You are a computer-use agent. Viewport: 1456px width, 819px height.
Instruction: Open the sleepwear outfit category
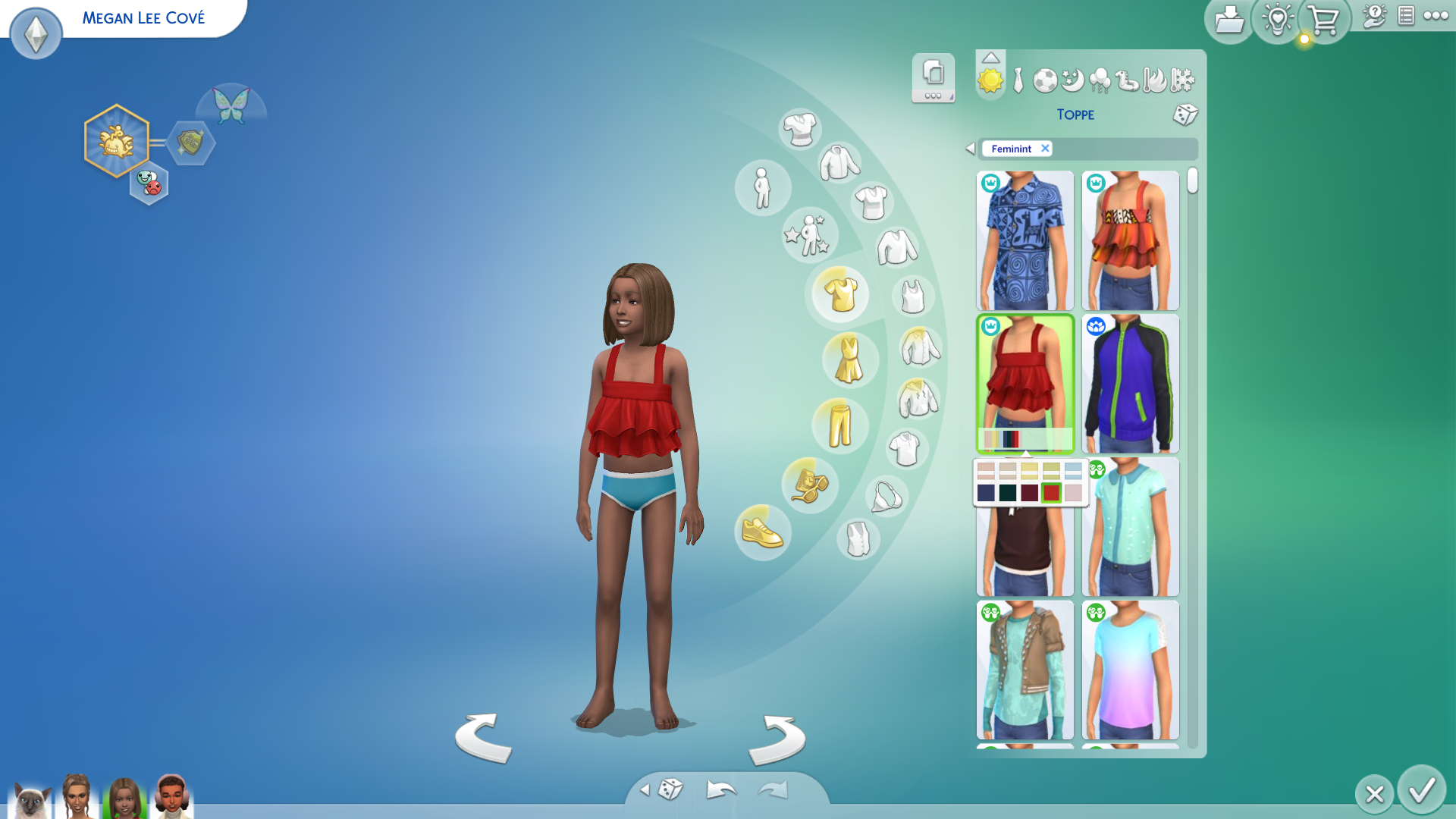[1072, 80]
